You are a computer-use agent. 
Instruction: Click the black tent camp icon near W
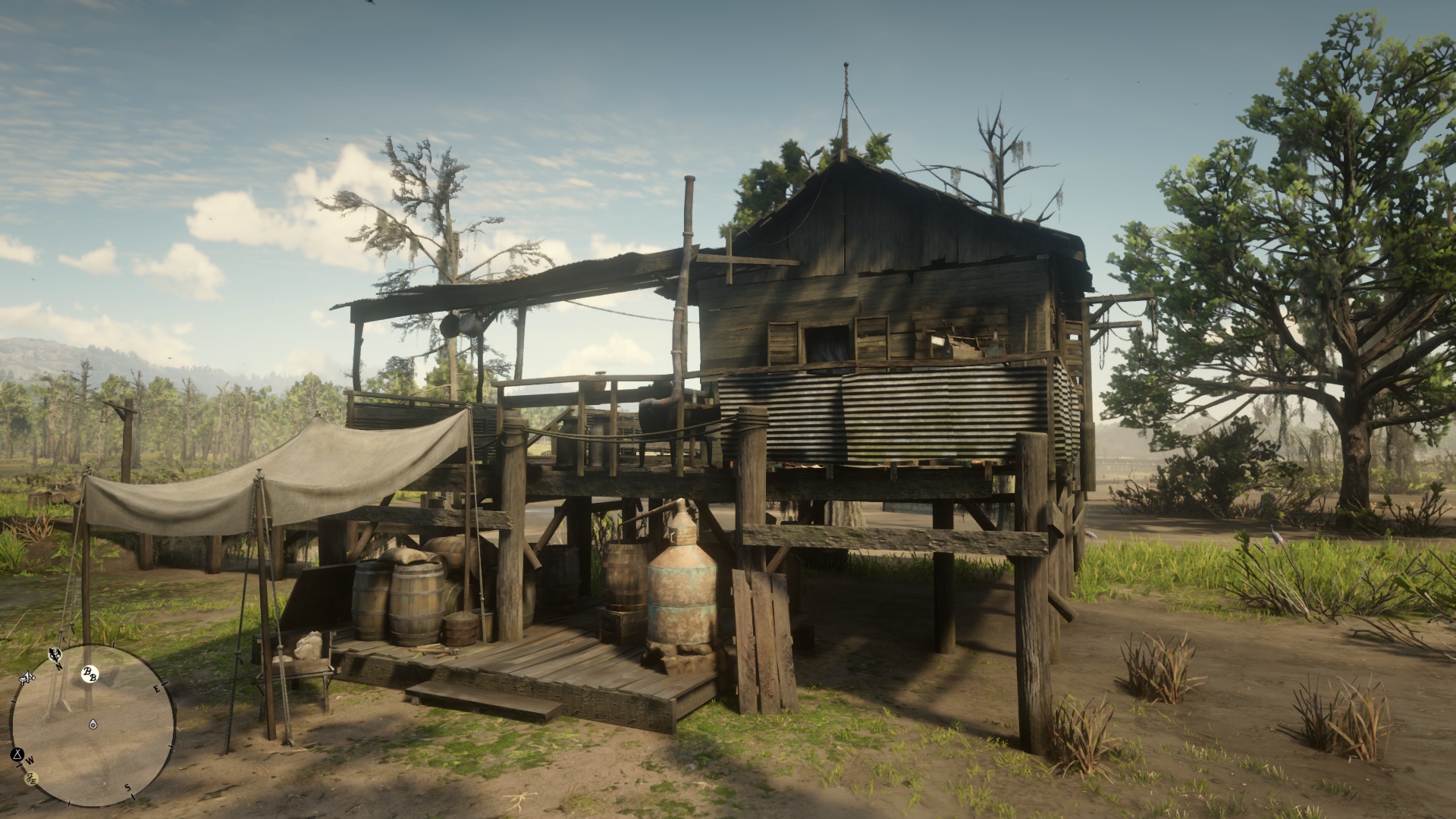pyautogui.click(x=17, y=755)
